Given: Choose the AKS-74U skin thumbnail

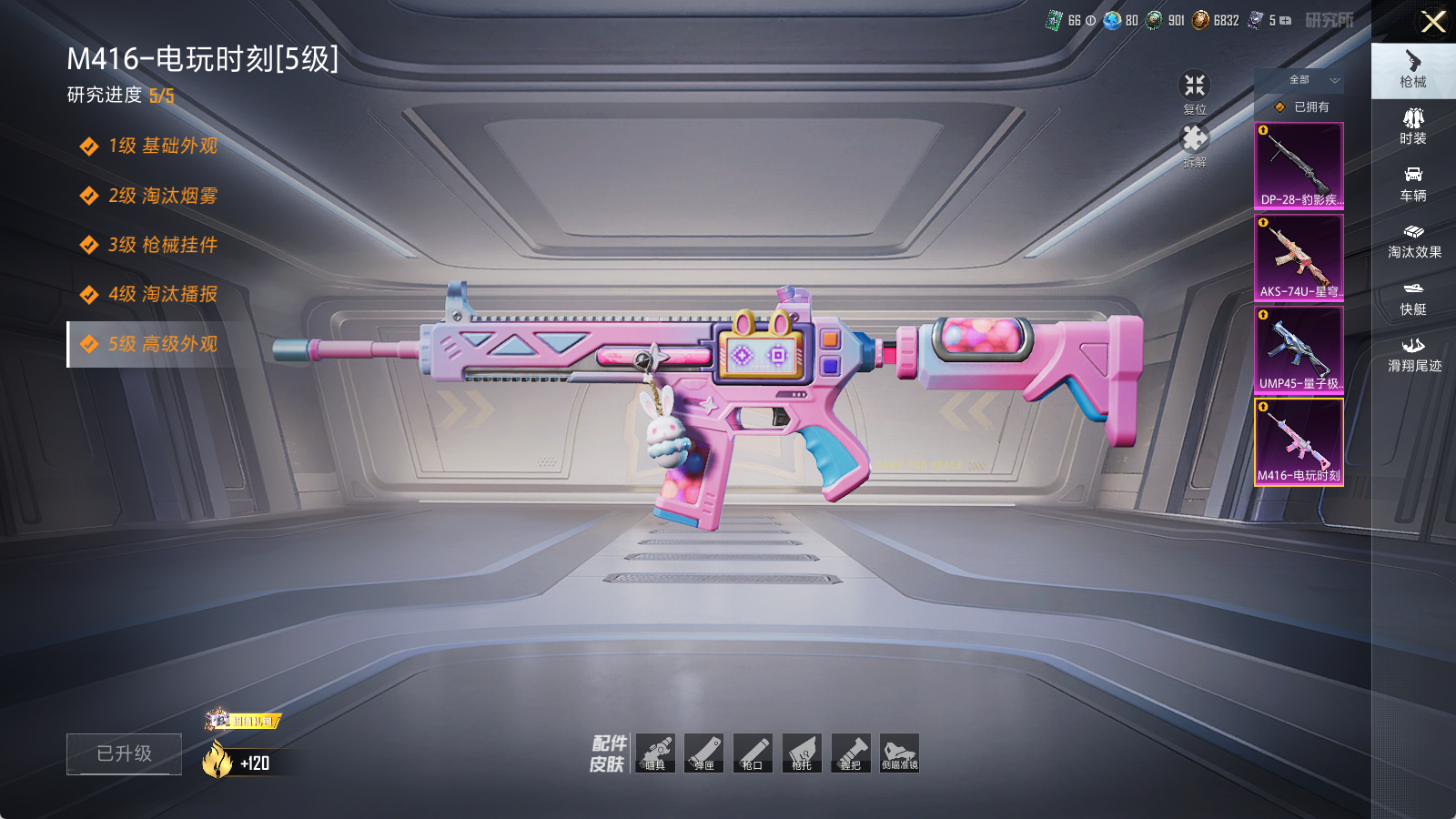Looking at the screenshot, I should (x=1299, y=258).
